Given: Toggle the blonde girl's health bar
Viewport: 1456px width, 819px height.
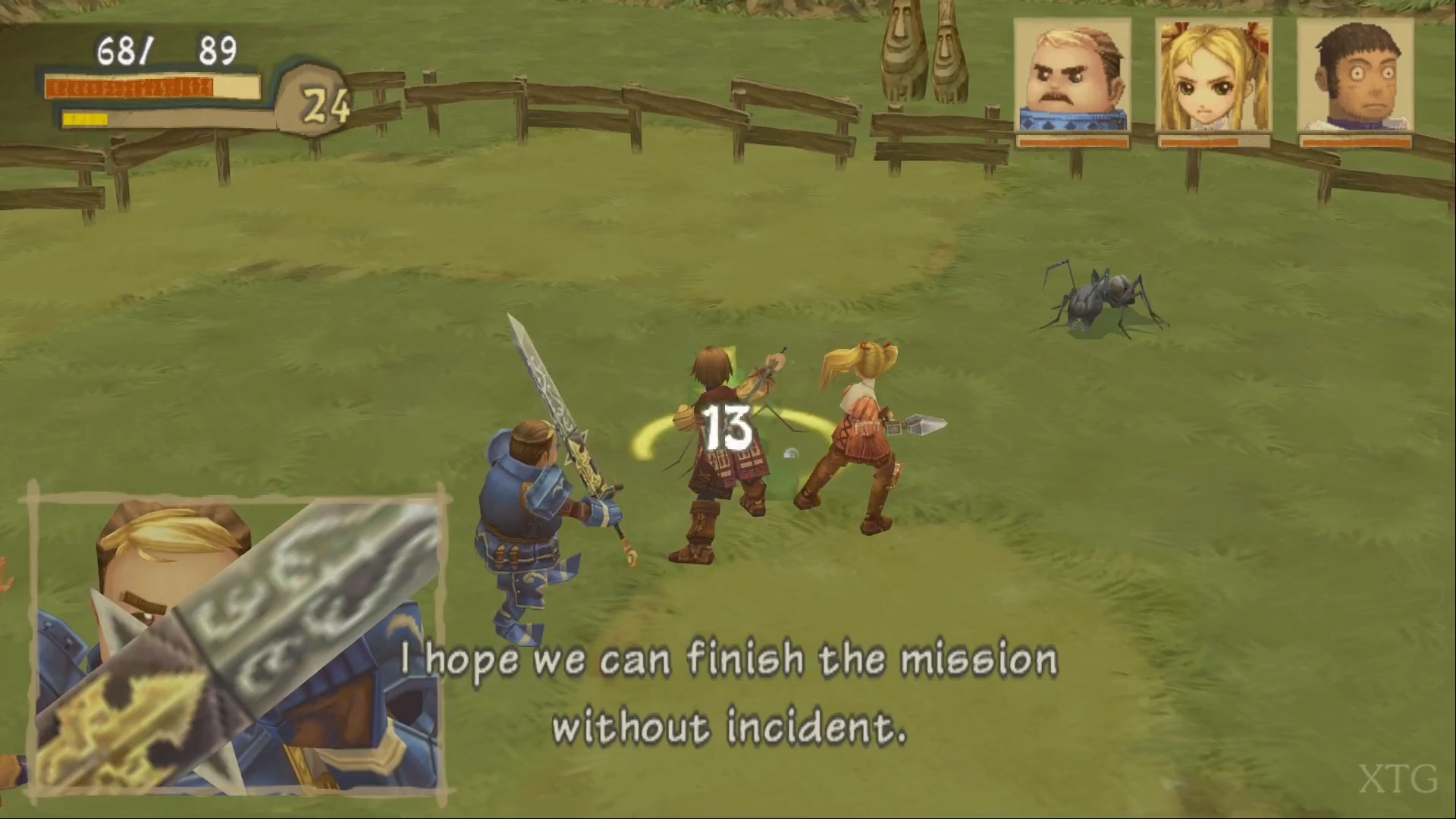Looking at the screenshot, I should [x=1213, y=141].
